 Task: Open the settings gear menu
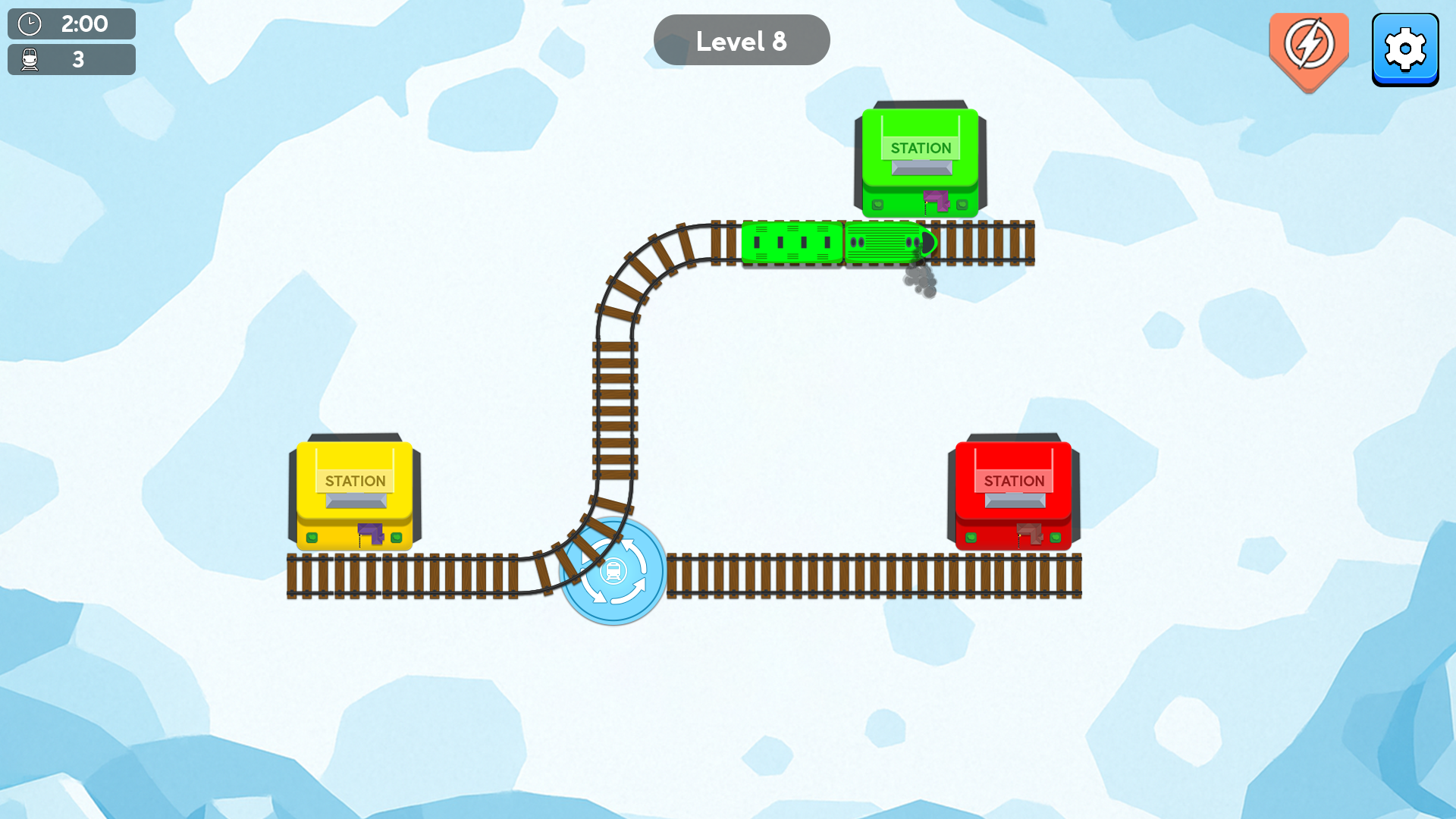click(1406, 47)
